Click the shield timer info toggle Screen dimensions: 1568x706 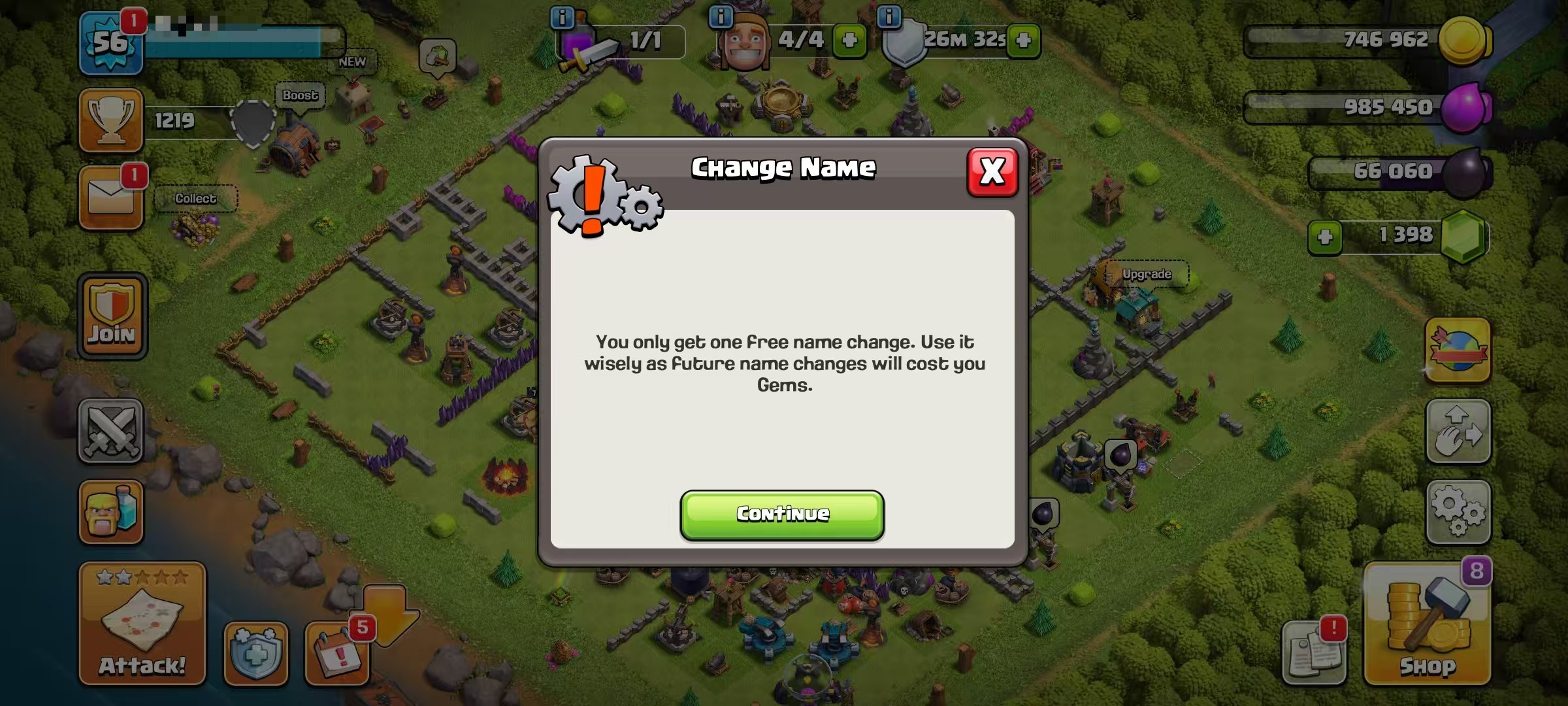pos(889,18)
